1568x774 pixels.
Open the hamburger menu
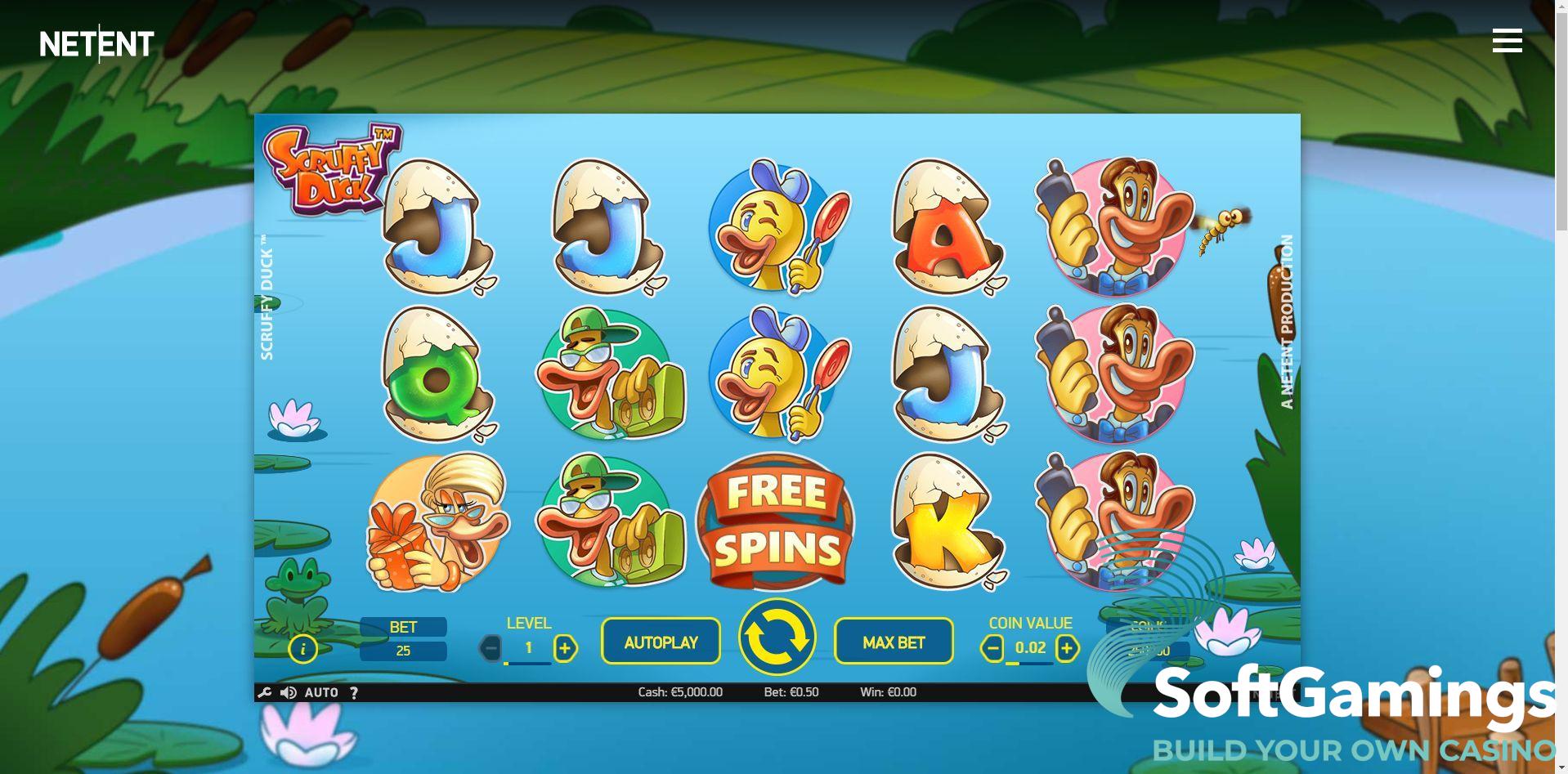[x=1507, y=40]
